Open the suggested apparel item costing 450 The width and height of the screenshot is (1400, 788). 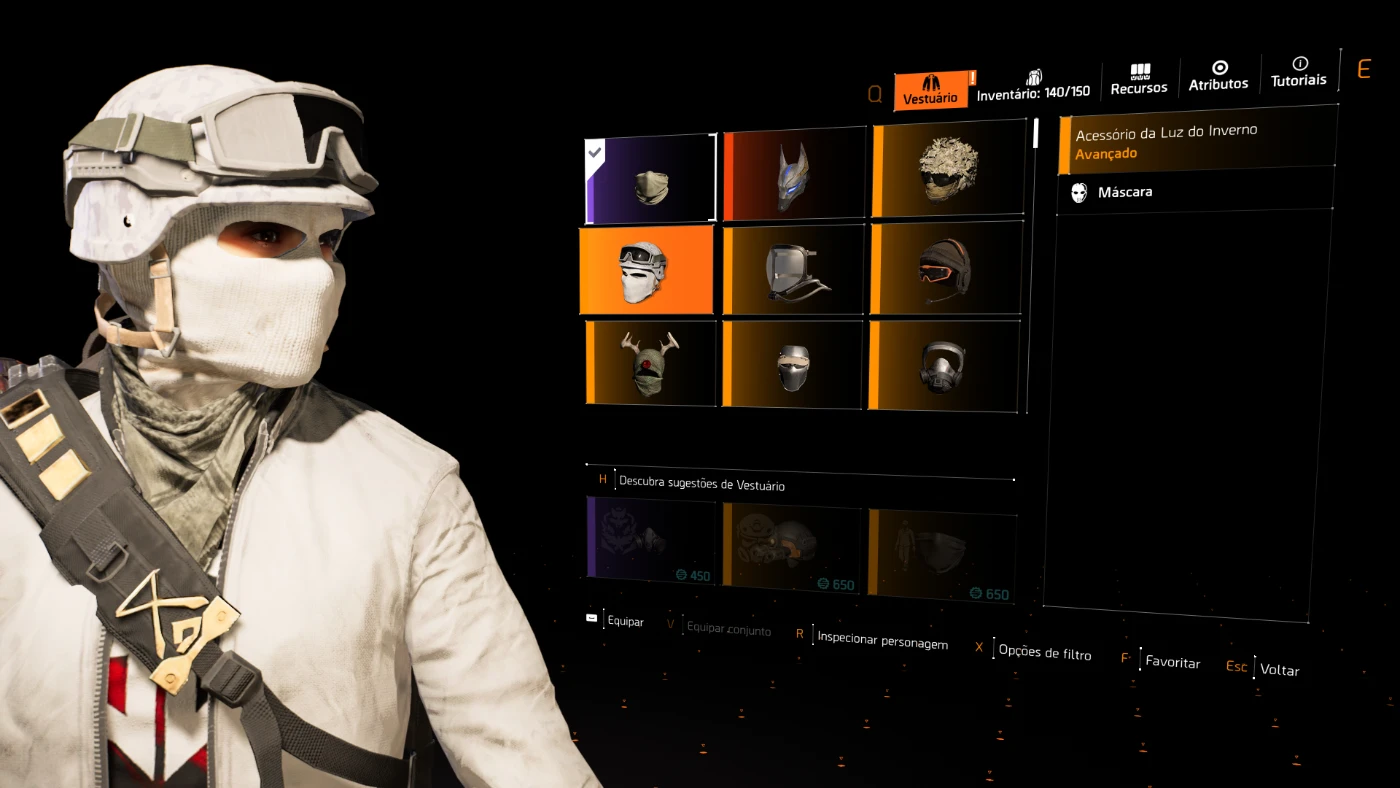point(651,541)
